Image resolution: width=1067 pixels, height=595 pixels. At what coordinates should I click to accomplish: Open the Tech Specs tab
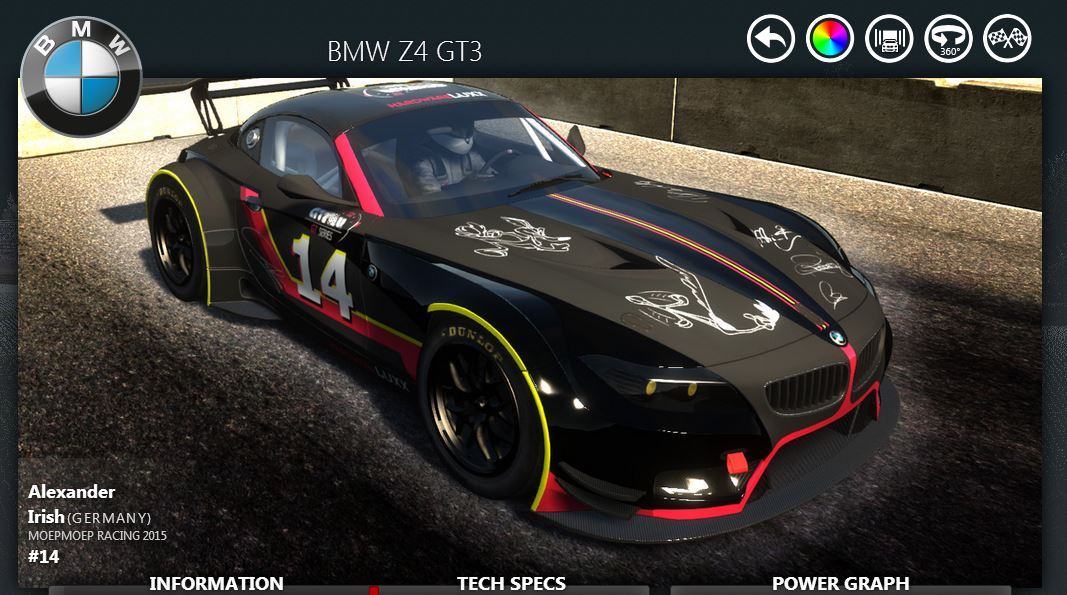coord(511,583)
